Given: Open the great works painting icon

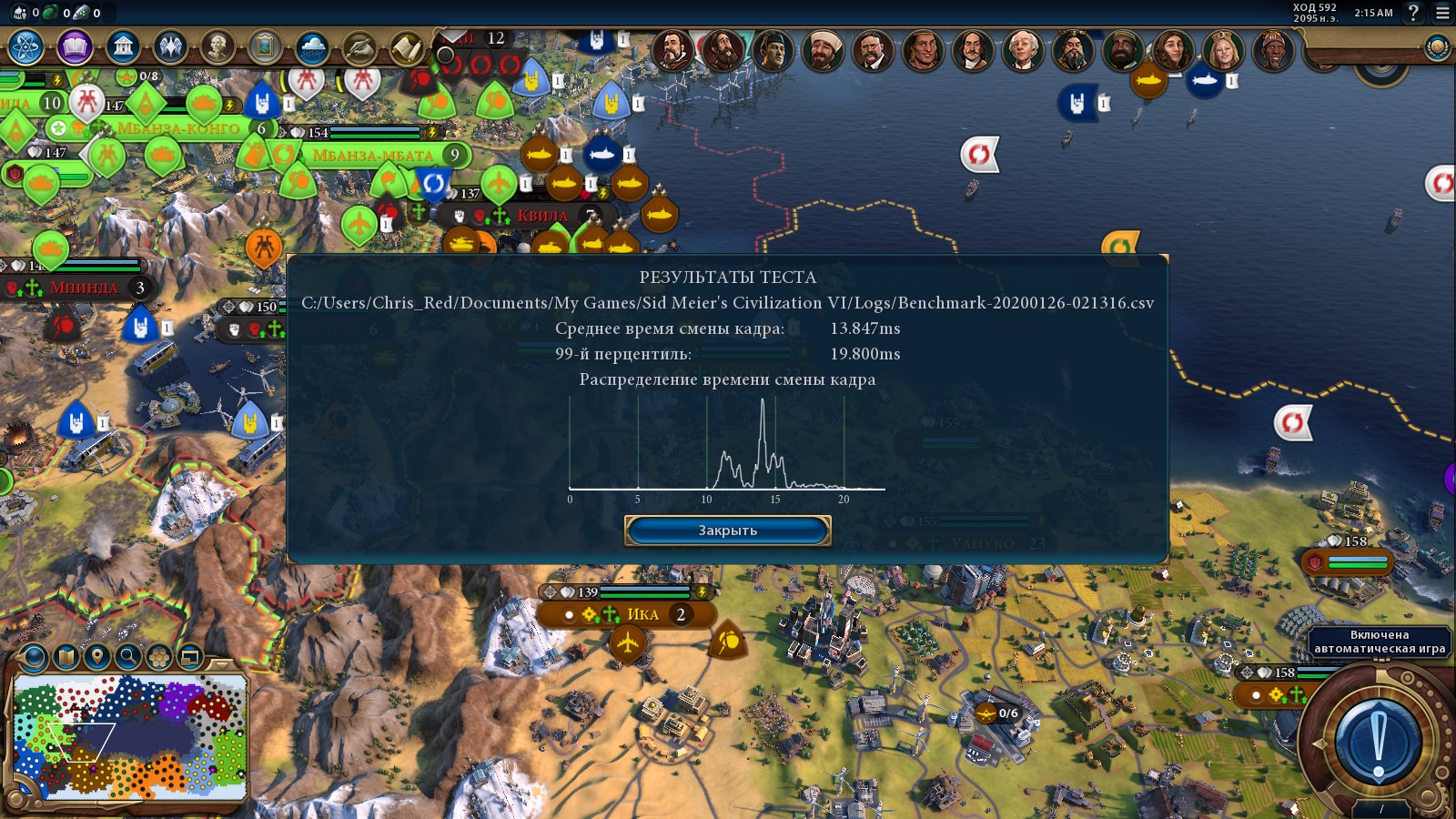Looking at the screenshot, I should coord(265,46).
